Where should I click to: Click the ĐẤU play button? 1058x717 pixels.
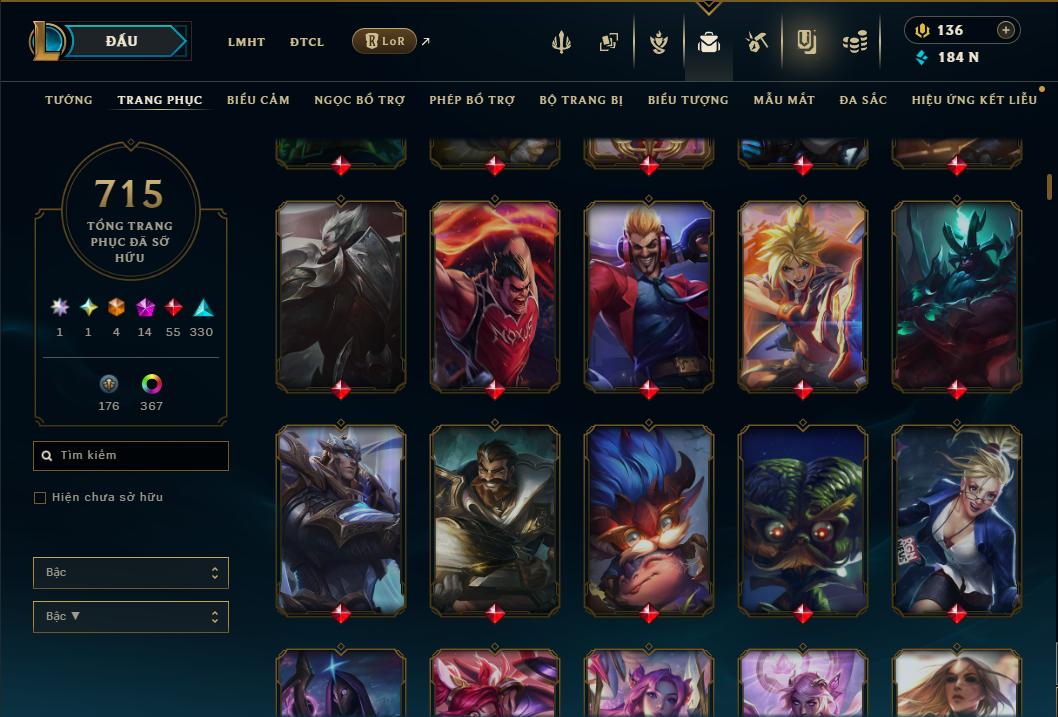[121, 41]
